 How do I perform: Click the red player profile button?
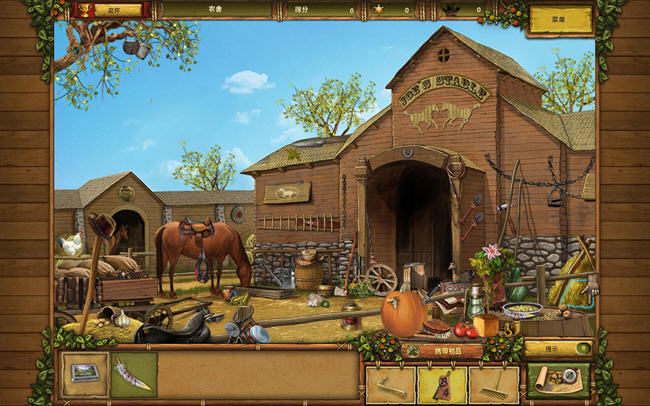coord(107,10)
